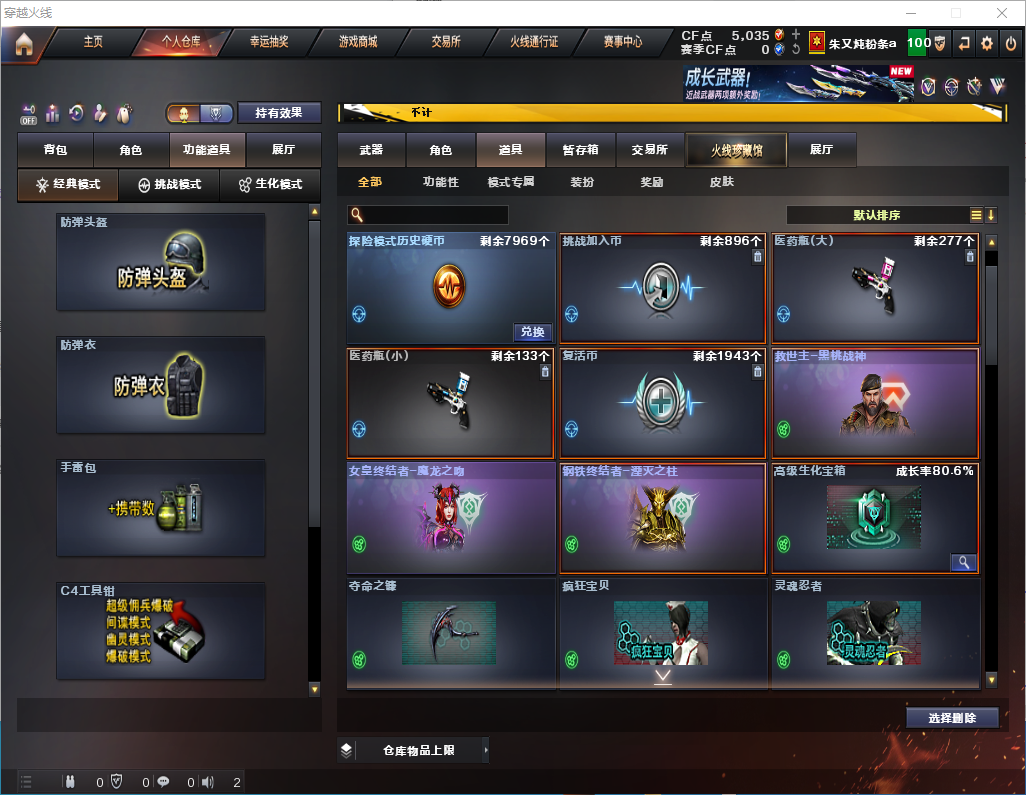
Task: Open the 主页 home tab
Action: click(93, 42)
